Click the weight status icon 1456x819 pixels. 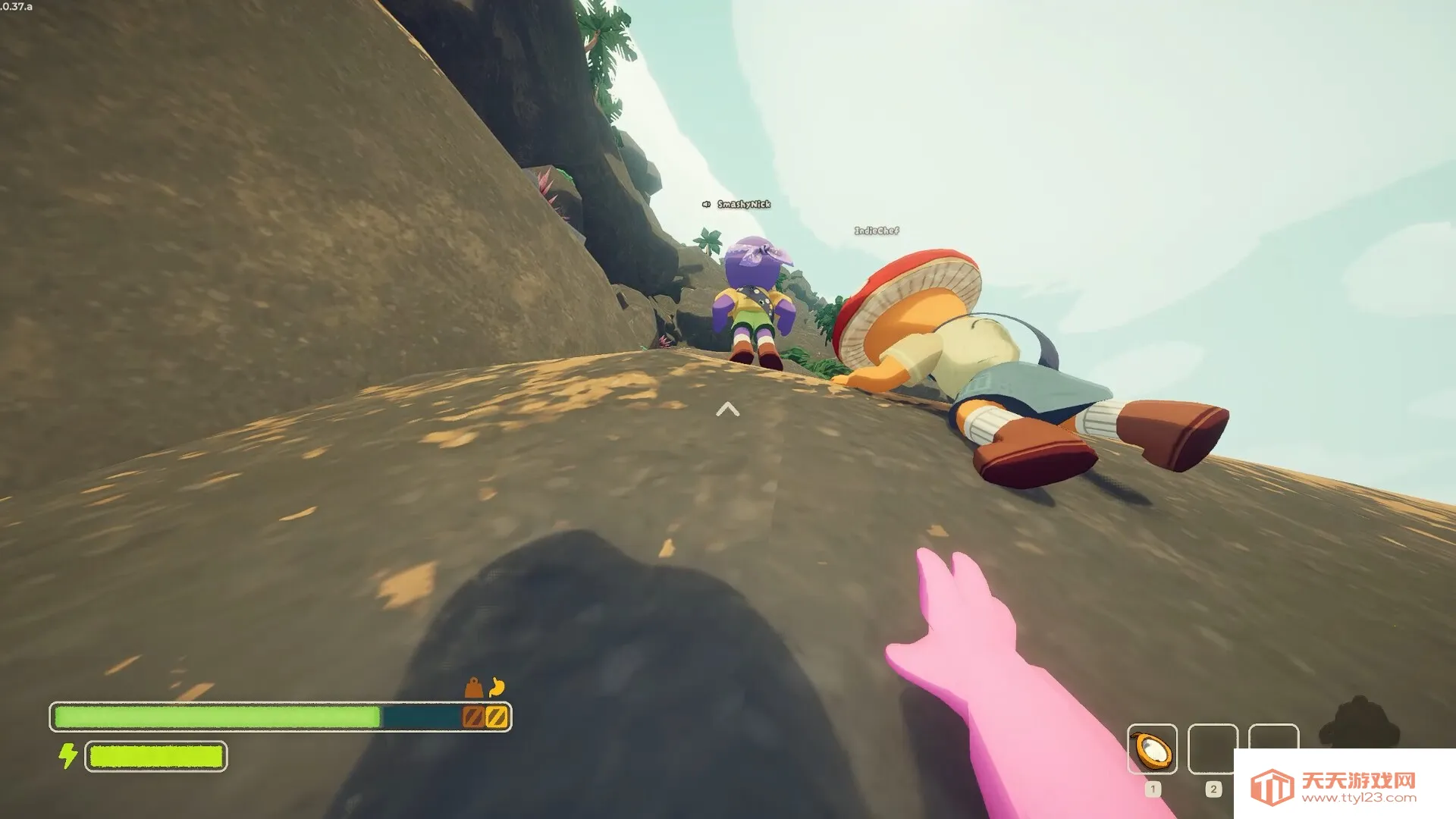474,688
